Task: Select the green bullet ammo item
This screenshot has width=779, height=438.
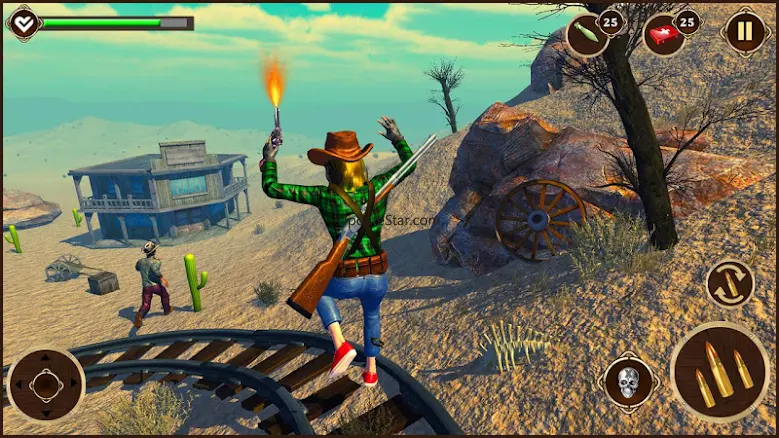Action: pos(587,36)
